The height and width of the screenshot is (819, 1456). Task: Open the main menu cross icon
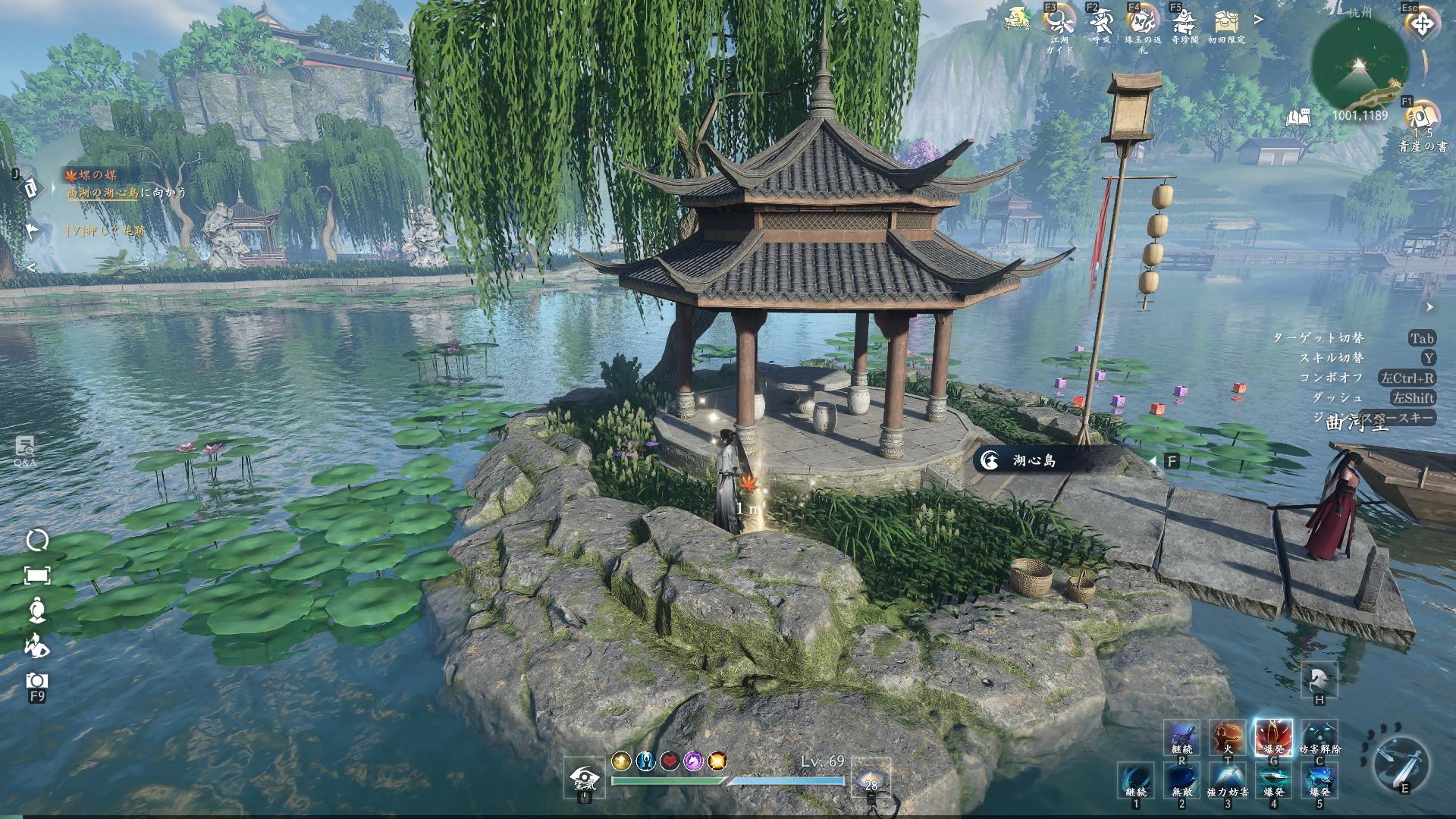1422,24
